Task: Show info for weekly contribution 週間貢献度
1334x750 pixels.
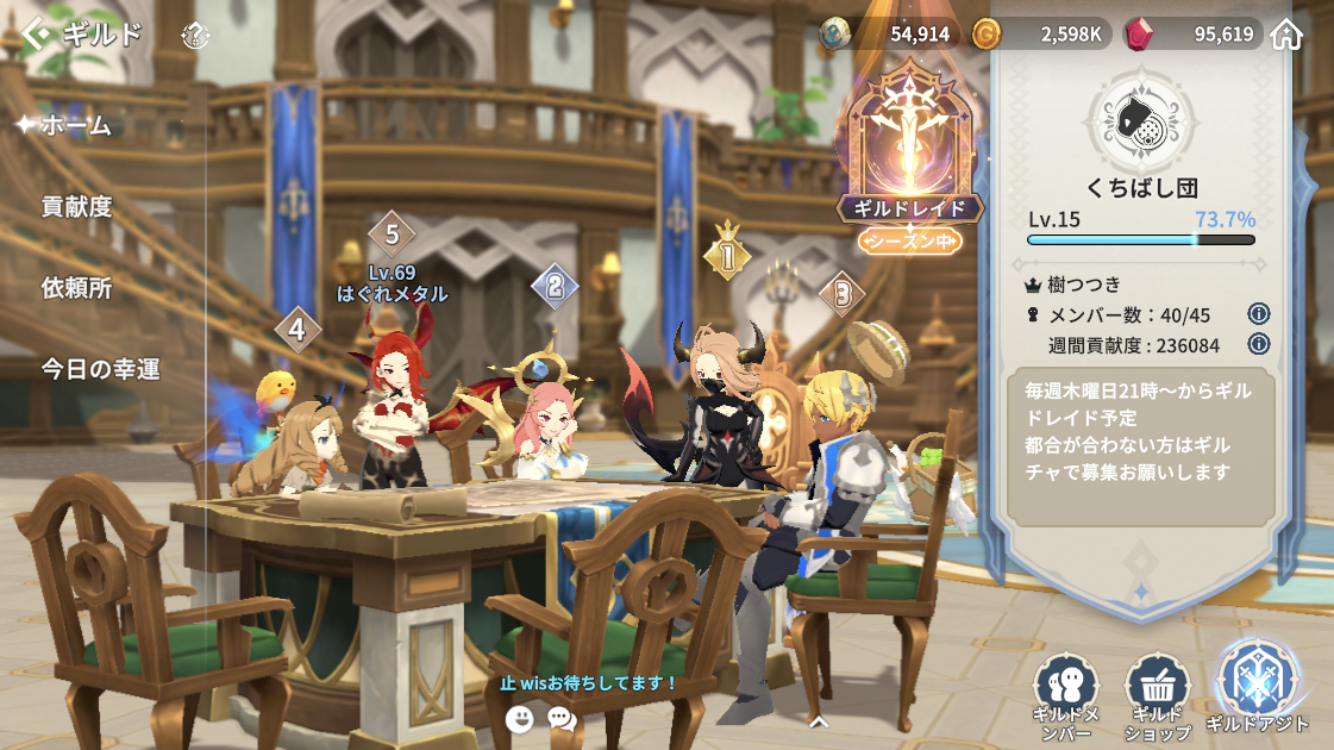Action: point(1258,345)
